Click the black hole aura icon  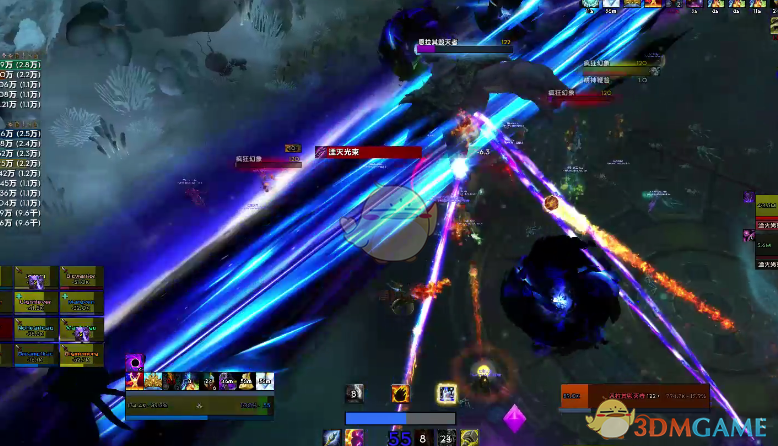tap(135, 363)
